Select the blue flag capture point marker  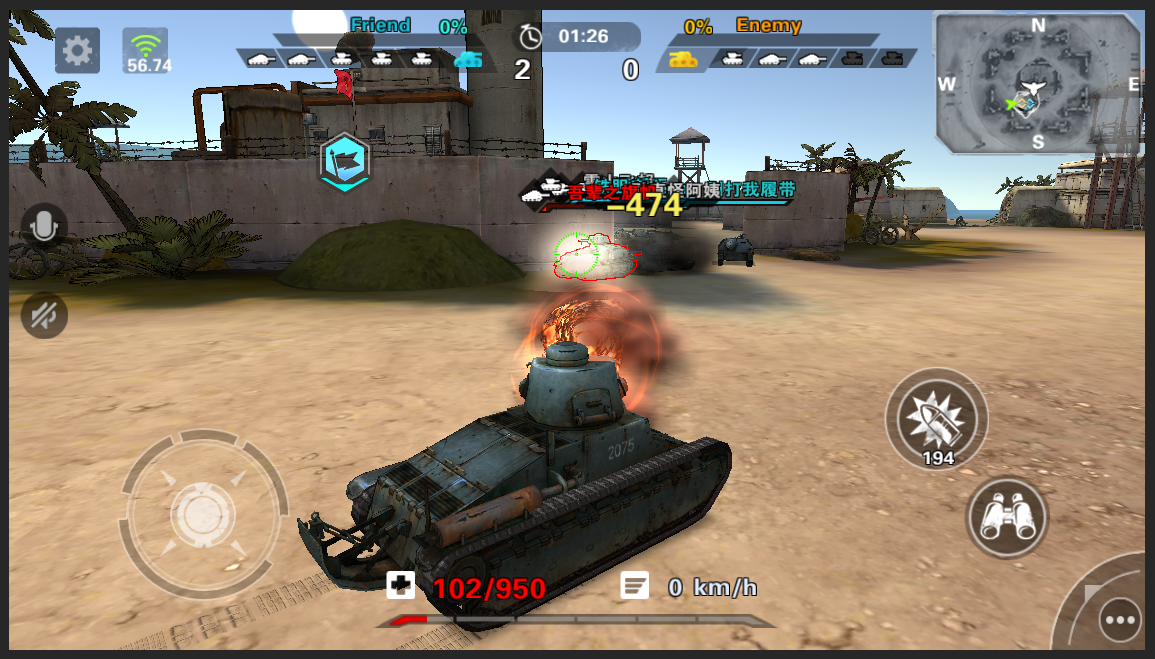(x=345, y=161)
